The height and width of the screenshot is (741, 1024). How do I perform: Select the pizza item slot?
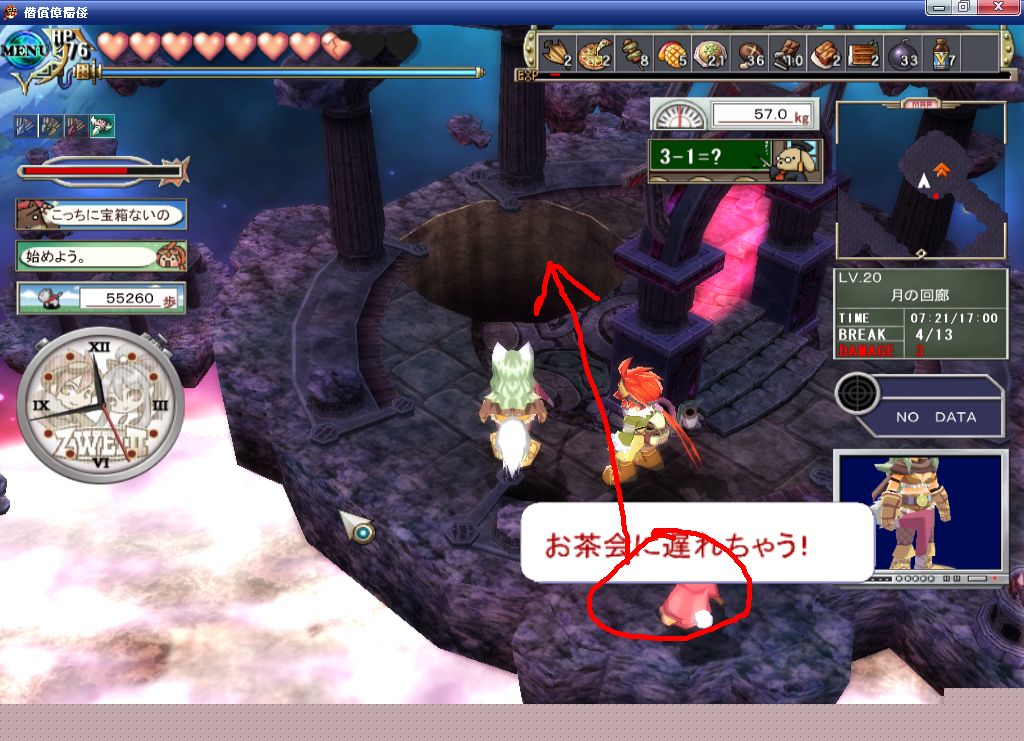pyautogui.click(x=598, y=52)
